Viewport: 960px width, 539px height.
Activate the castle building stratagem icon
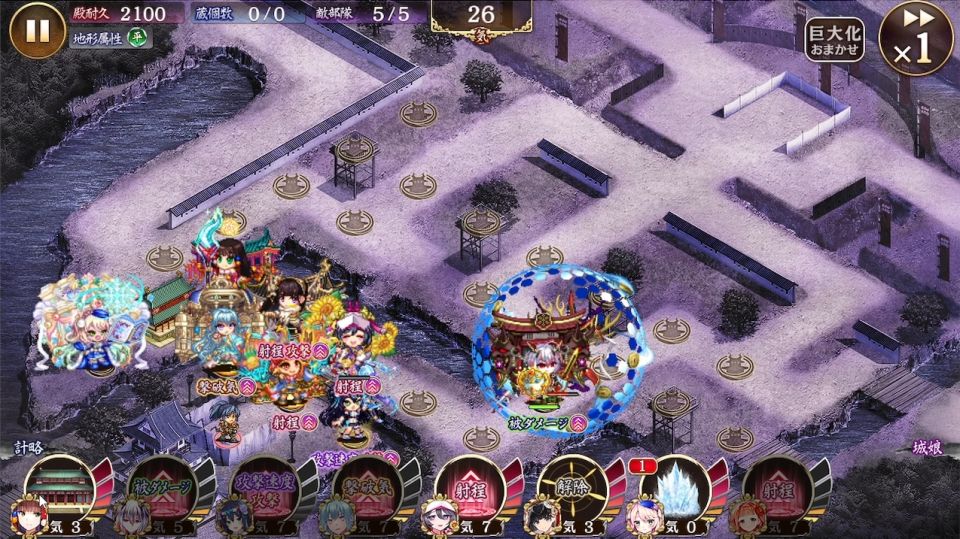tap(62, 490)
